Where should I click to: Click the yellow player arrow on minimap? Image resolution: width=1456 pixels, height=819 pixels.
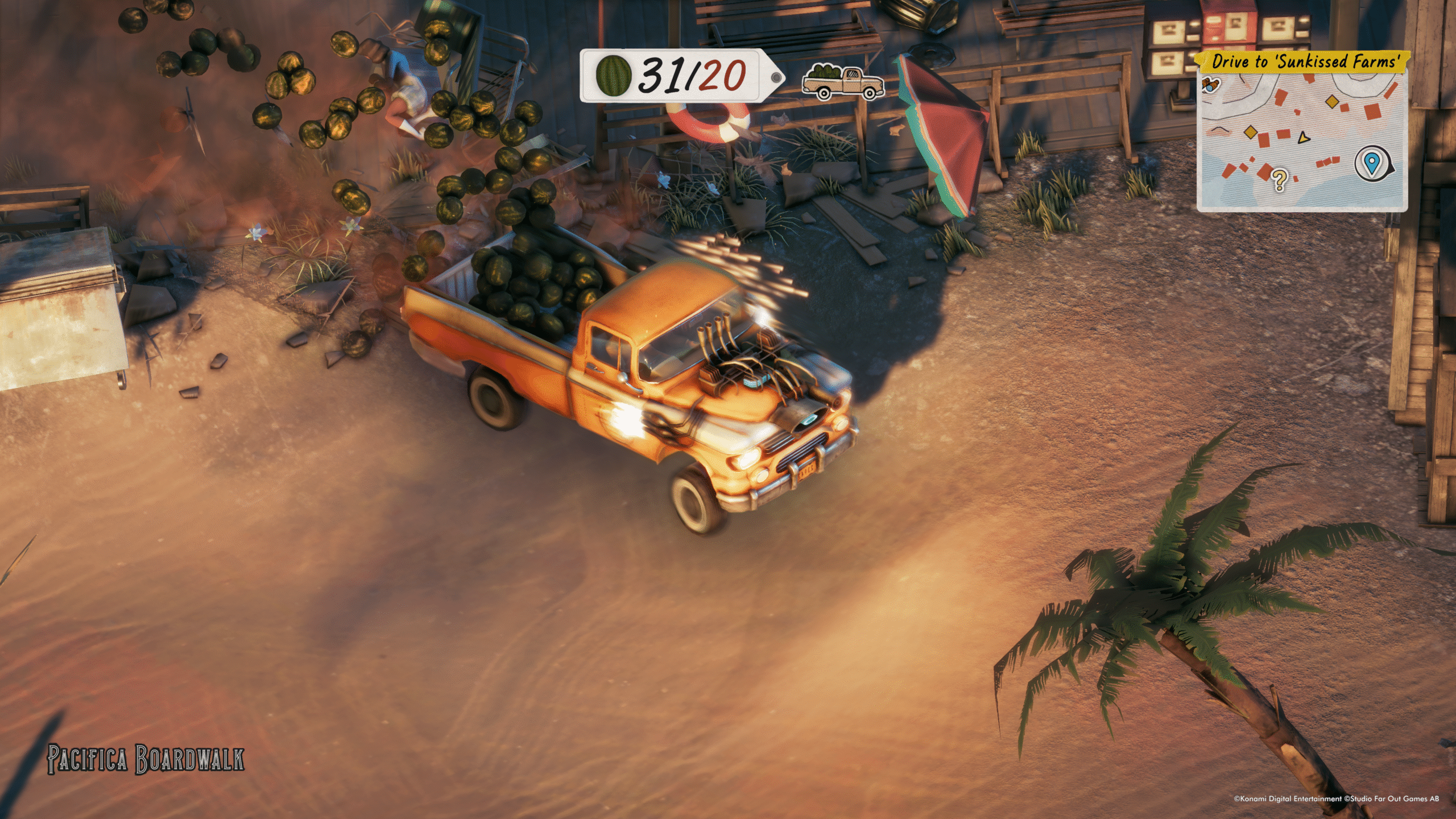[1303, 138]
